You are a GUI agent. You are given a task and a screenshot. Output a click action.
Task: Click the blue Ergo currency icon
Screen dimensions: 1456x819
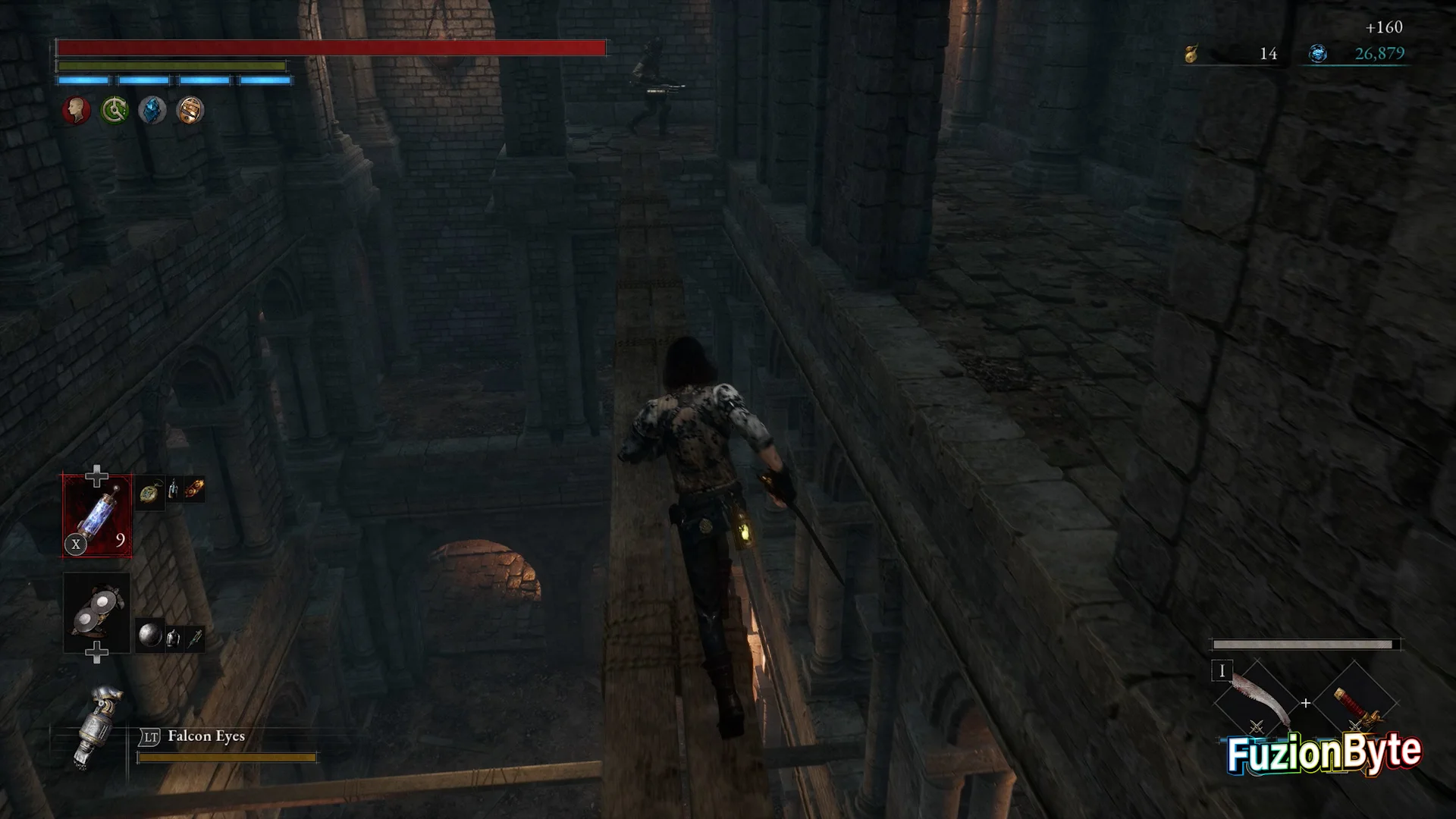tap(1318, 54)
